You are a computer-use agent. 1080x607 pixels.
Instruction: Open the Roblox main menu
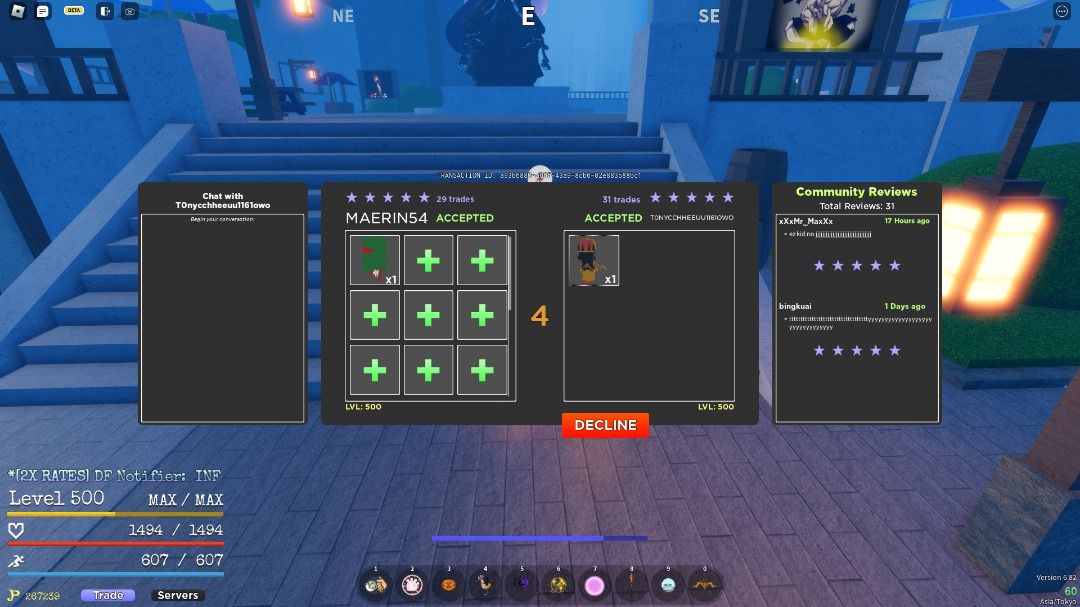[17, 11]
